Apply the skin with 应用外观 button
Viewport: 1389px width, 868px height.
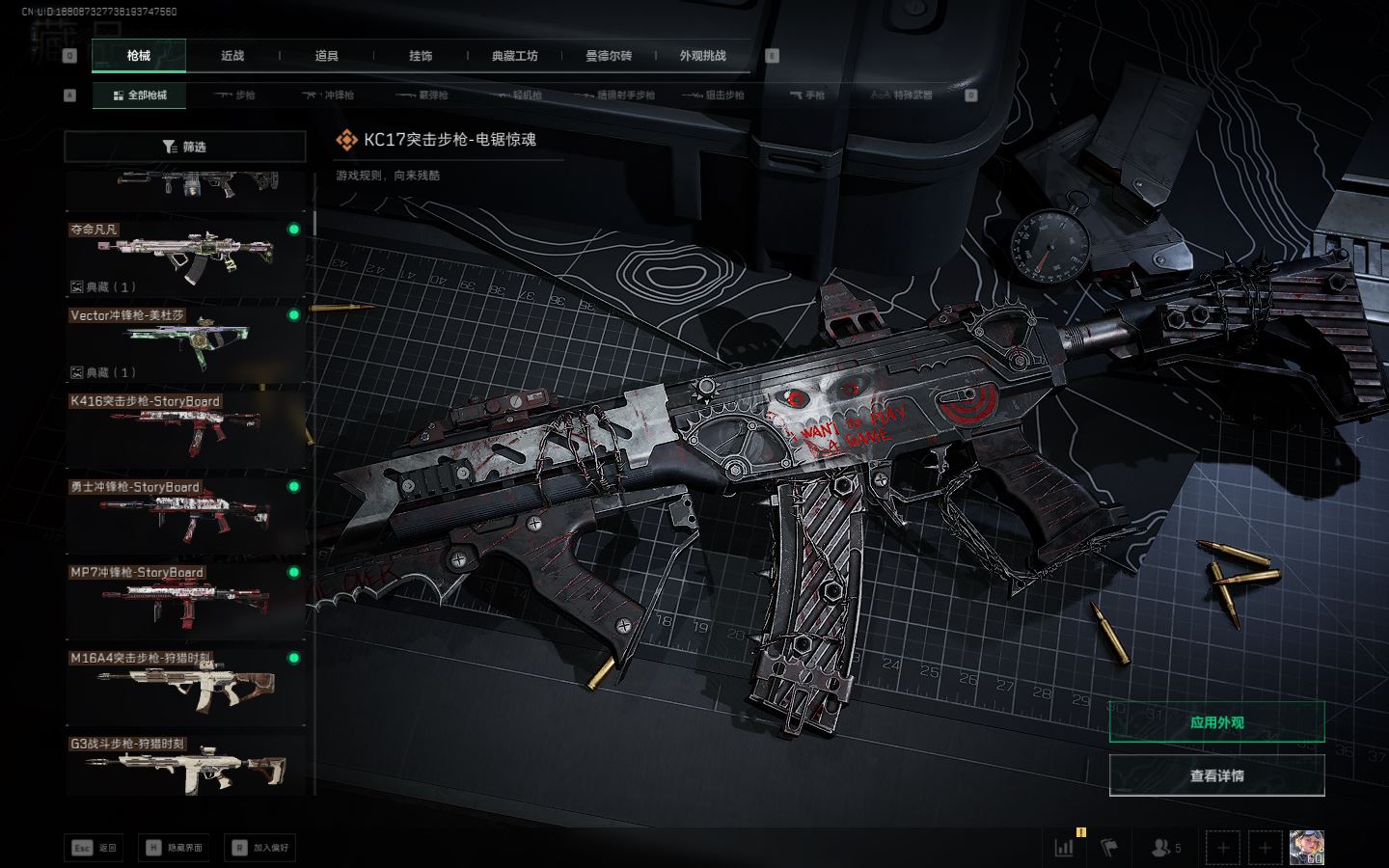(1216, 722)
